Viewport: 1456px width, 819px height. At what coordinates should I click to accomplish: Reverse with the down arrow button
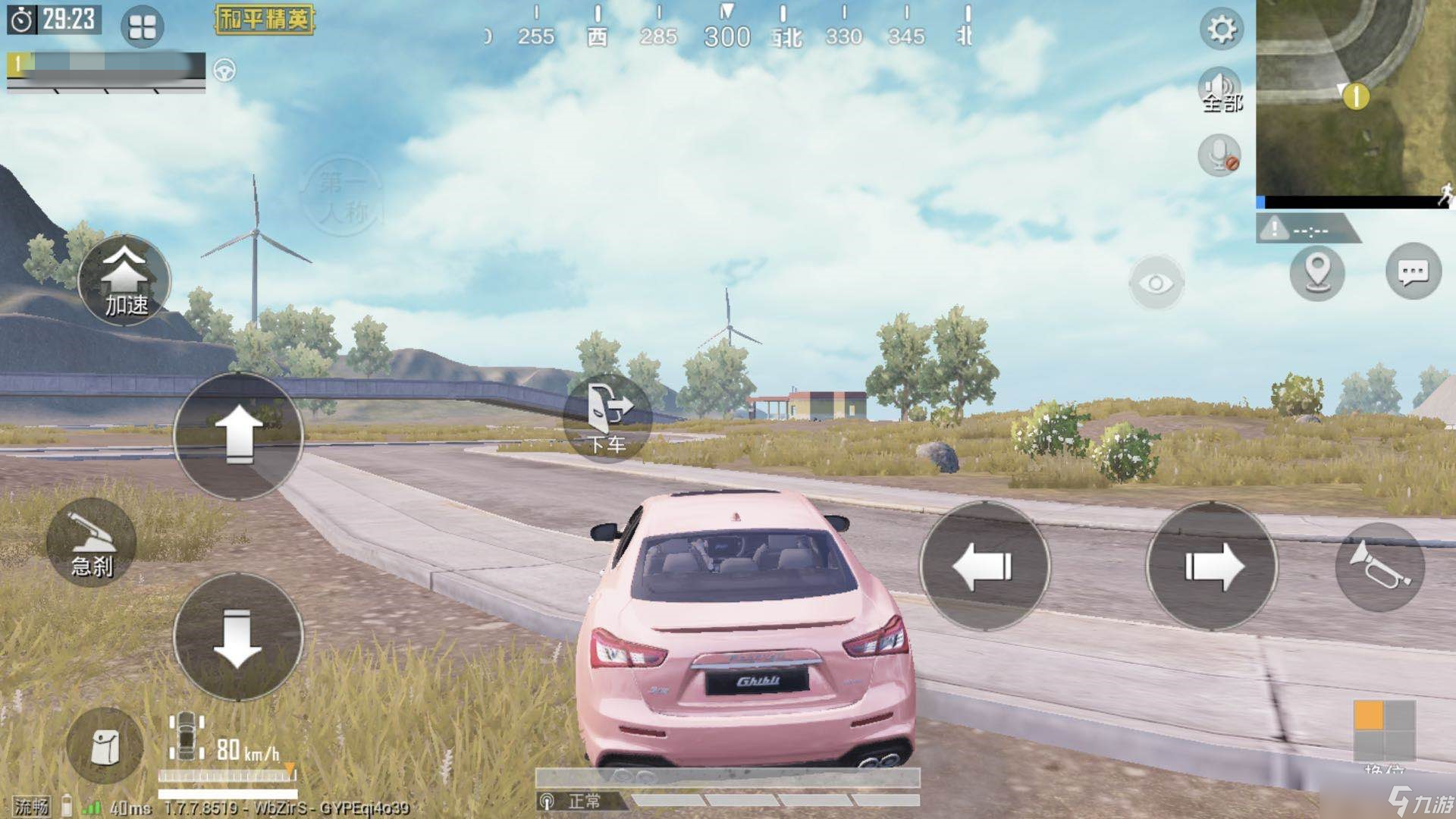[x=238, y=635]
